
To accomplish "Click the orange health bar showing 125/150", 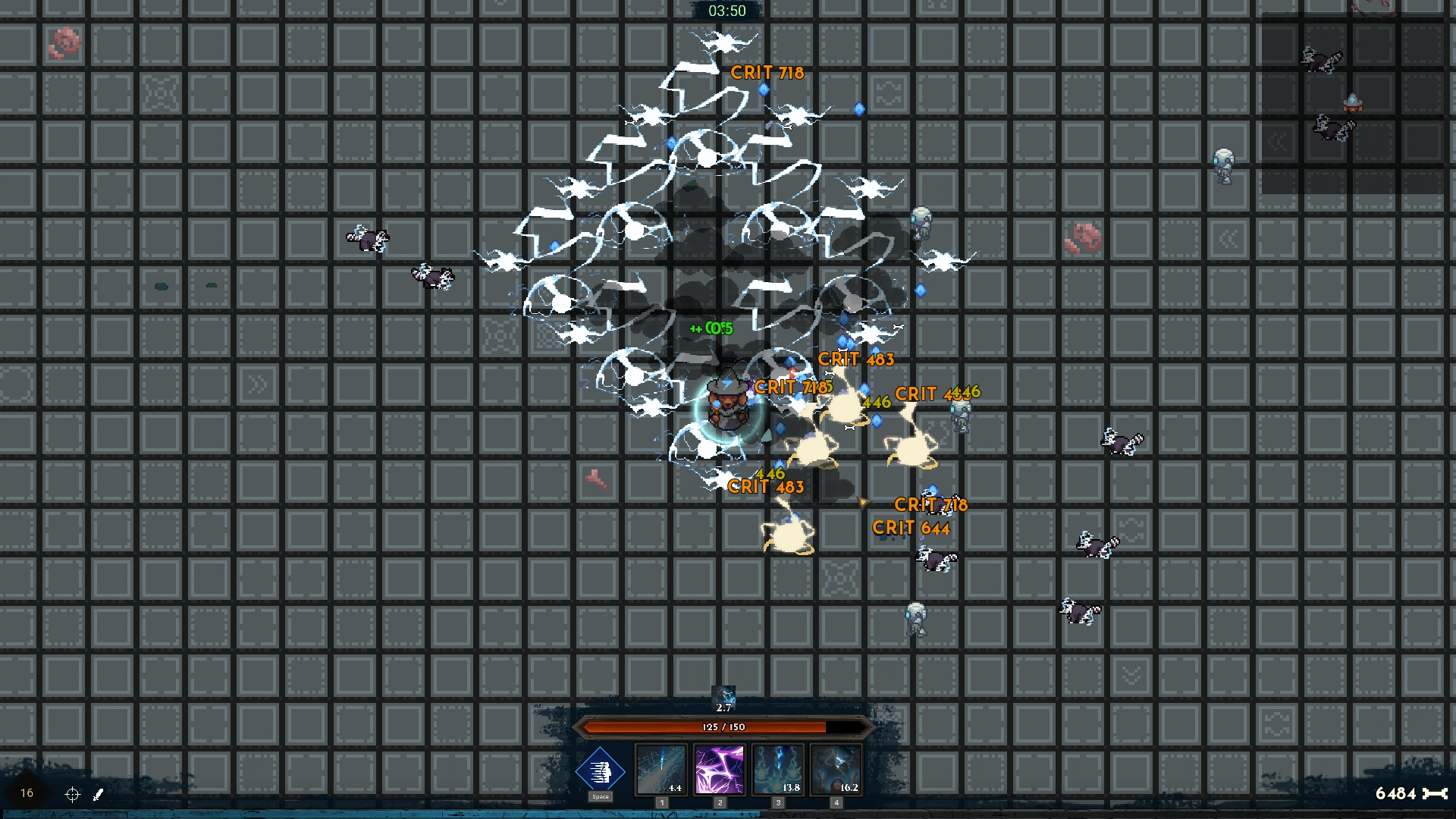I will click(727, 726).
